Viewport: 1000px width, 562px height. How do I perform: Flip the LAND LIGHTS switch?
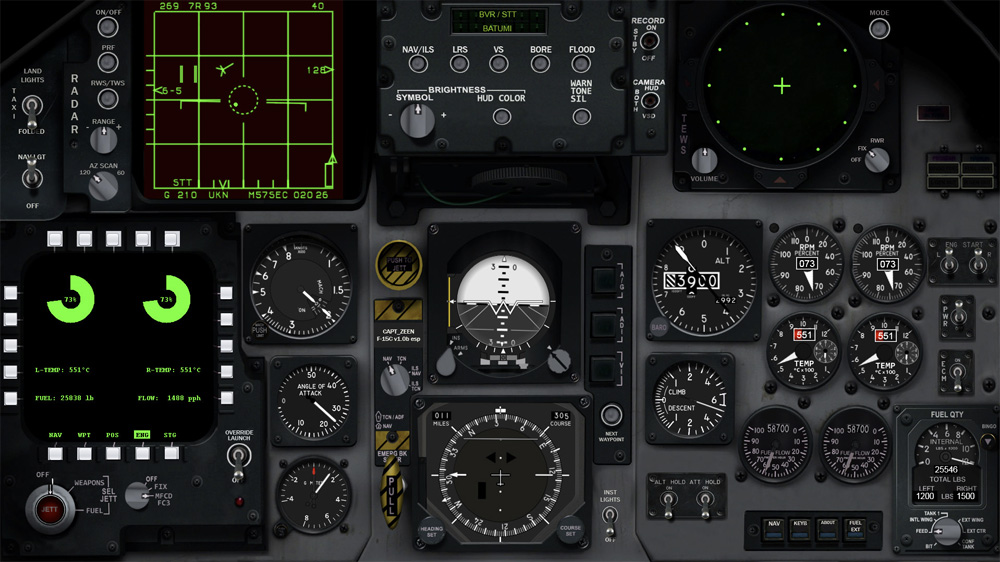[x=34, y=107]
